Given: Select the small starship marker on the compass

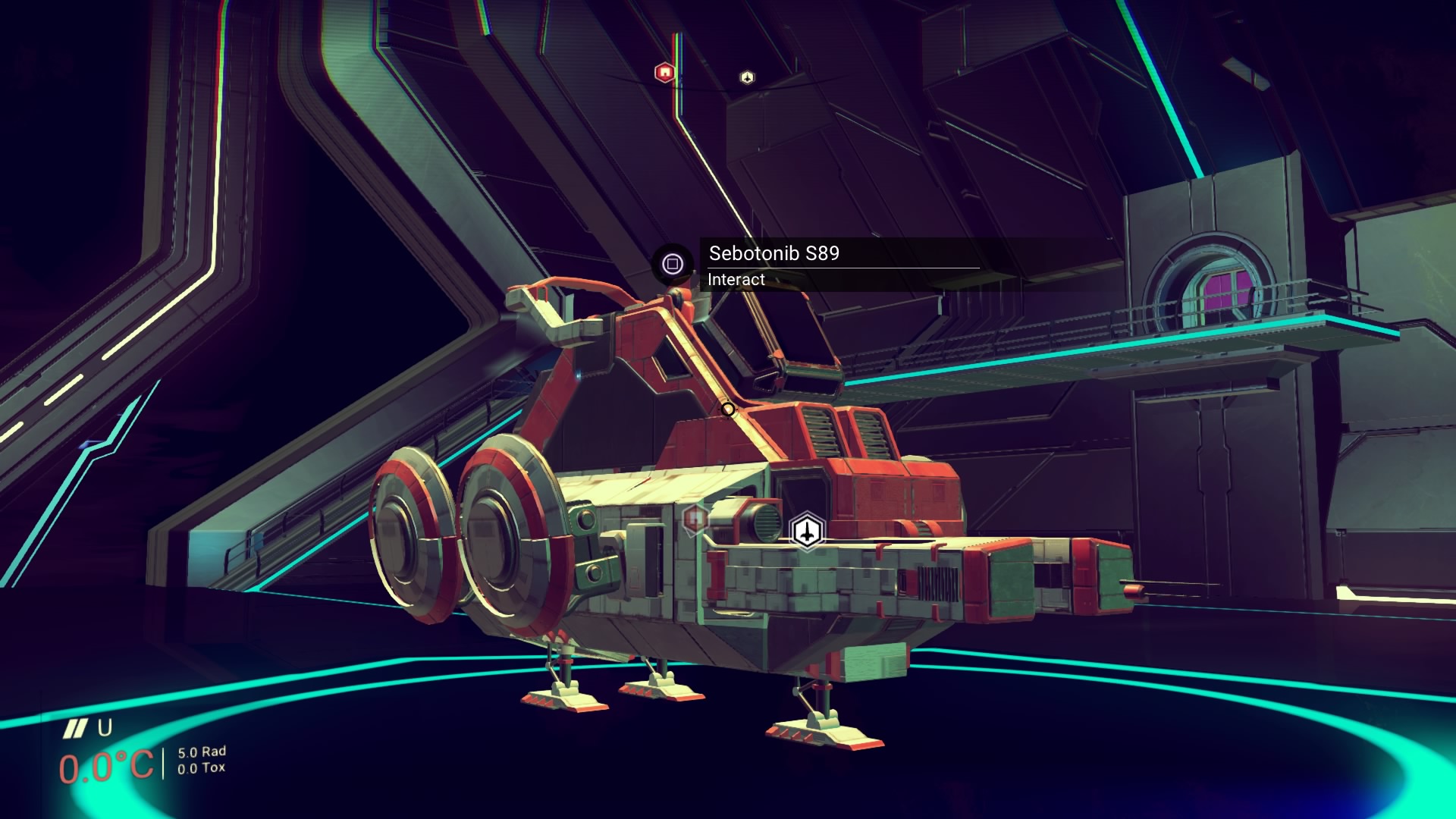Looking at the screenshot, I should (747, 77).
